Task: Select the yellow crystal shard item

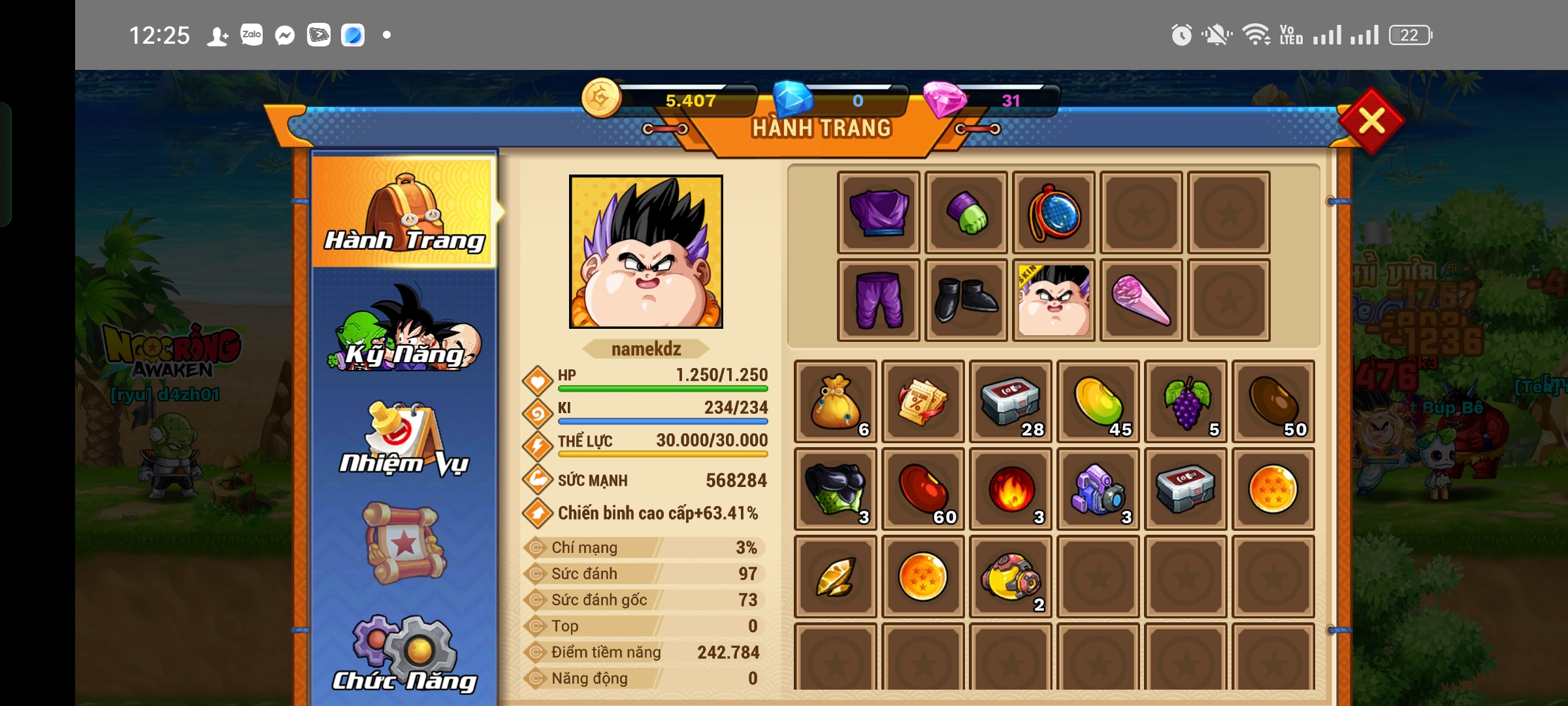Action: (835, 577)
